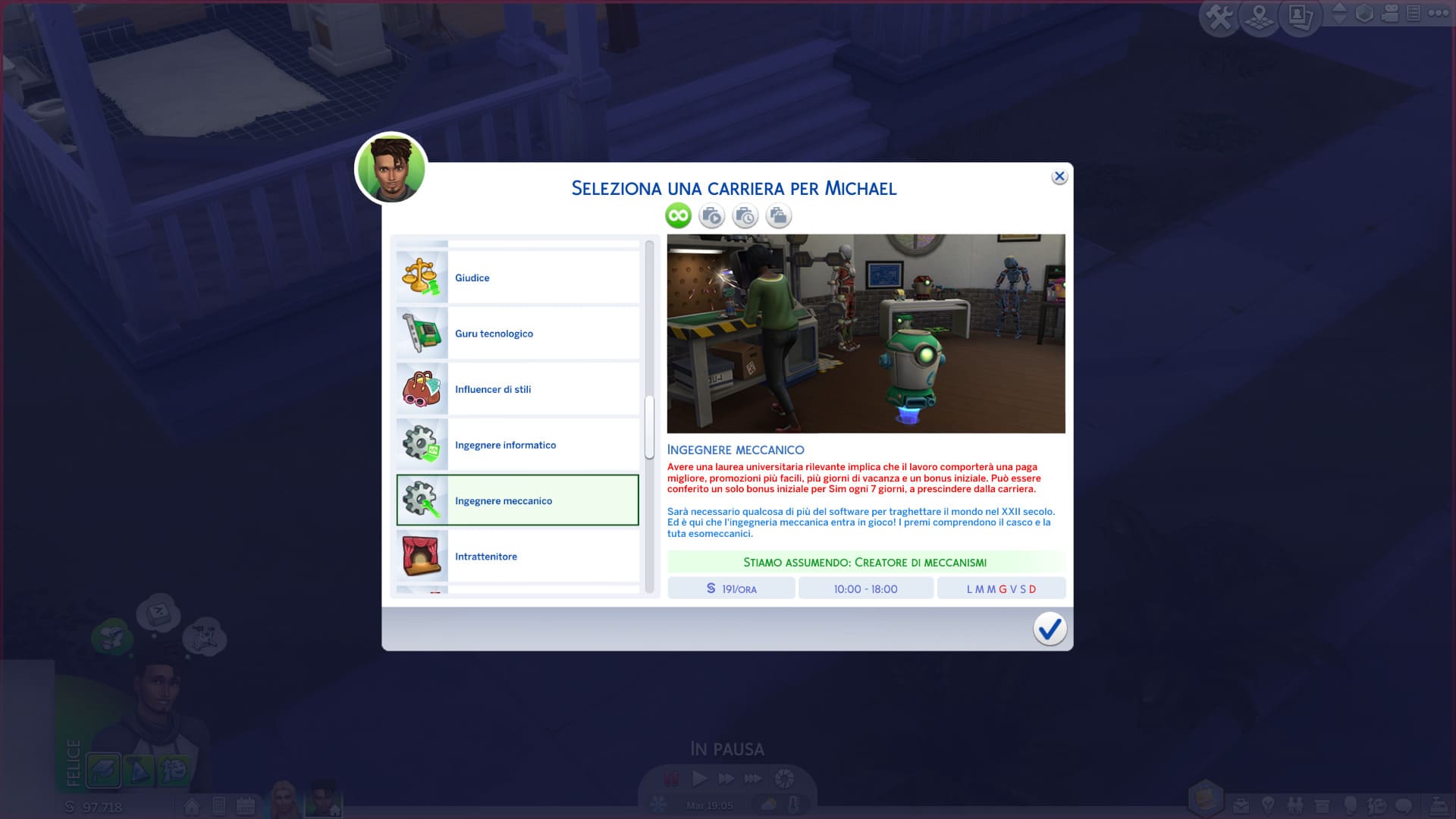This screenshot has width=1456, height=819.
Task: Click the camera control icon at top
Action: tap(1390, 13)
